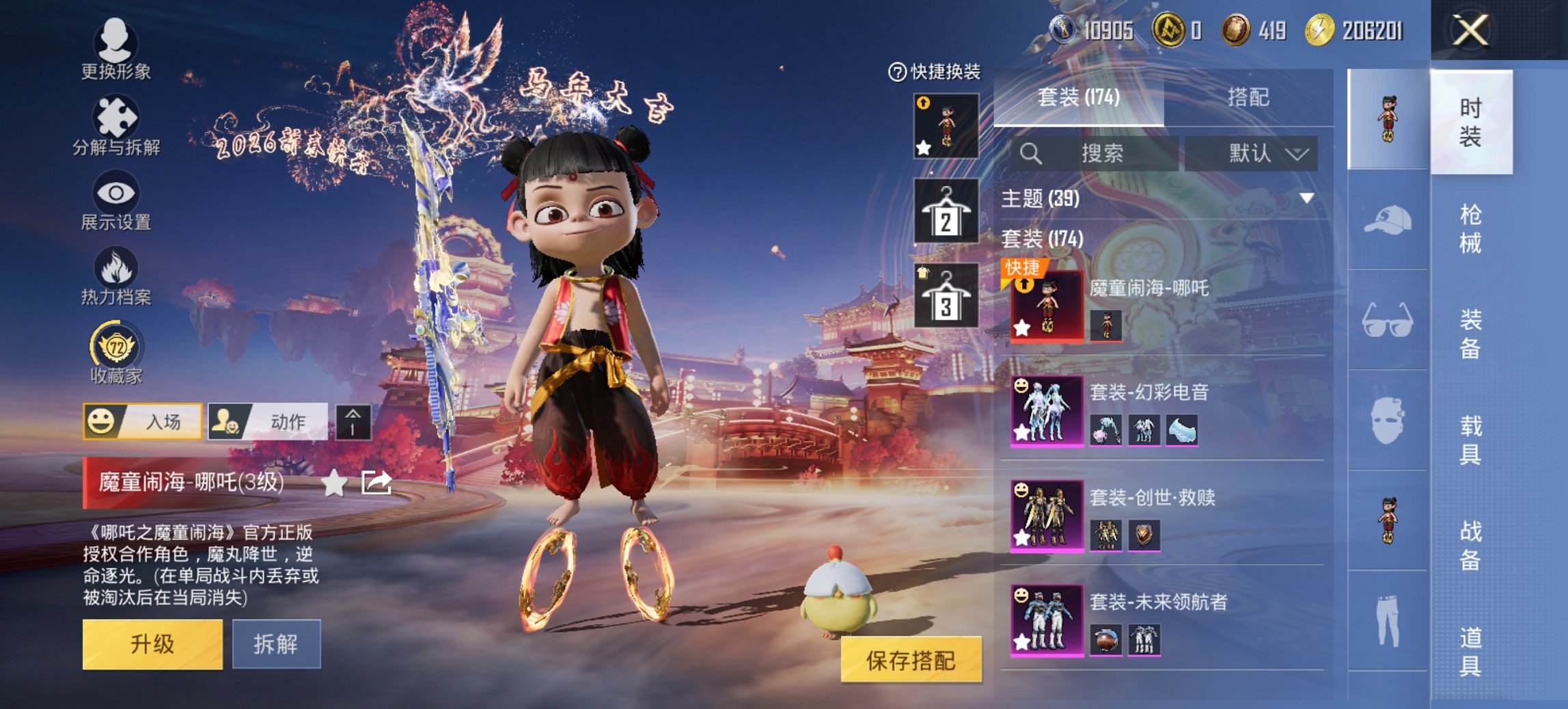Image resolution: width=1568 pixels, height=709 pixels.
Task: Click the 收藏家 level 72 badge
Action: click(116, 349)
